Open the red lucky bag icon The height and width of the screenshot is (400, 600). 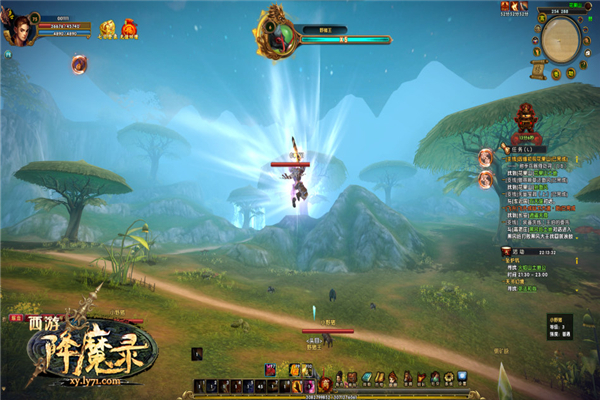[128, 30]
